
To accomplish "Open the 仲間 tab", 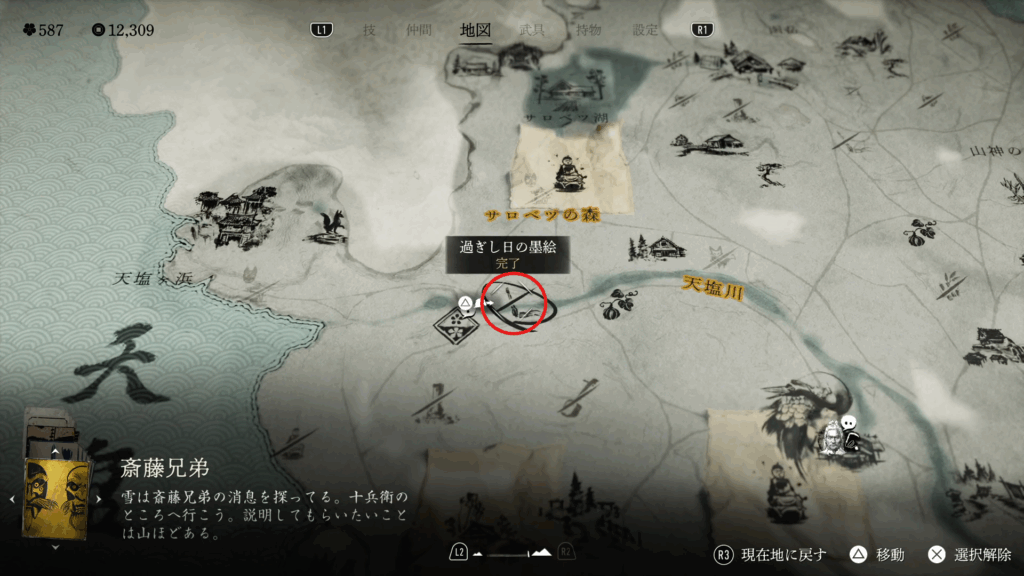I will 417,30.
